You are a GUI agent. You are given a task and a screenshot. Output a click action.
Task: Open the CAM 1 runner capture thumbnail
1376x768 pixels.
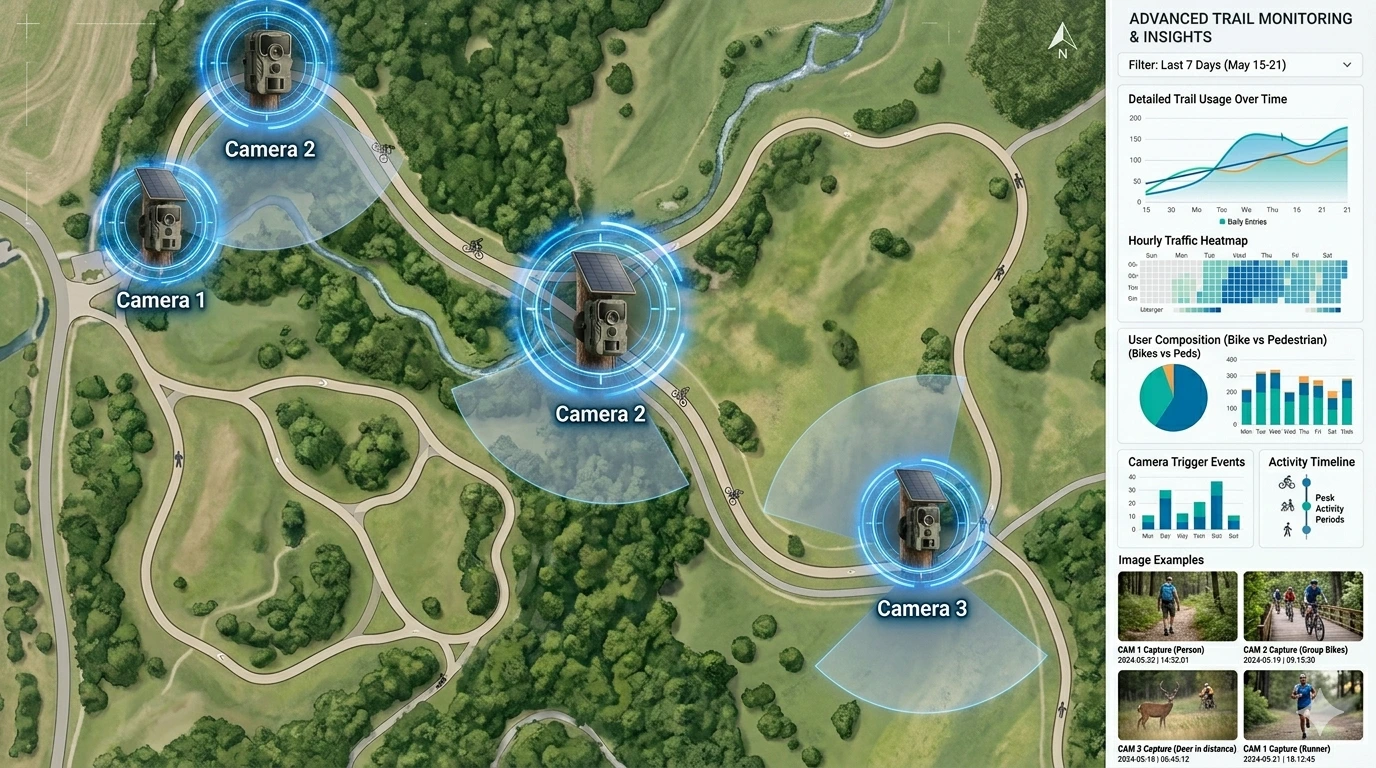pos(1303,705)
